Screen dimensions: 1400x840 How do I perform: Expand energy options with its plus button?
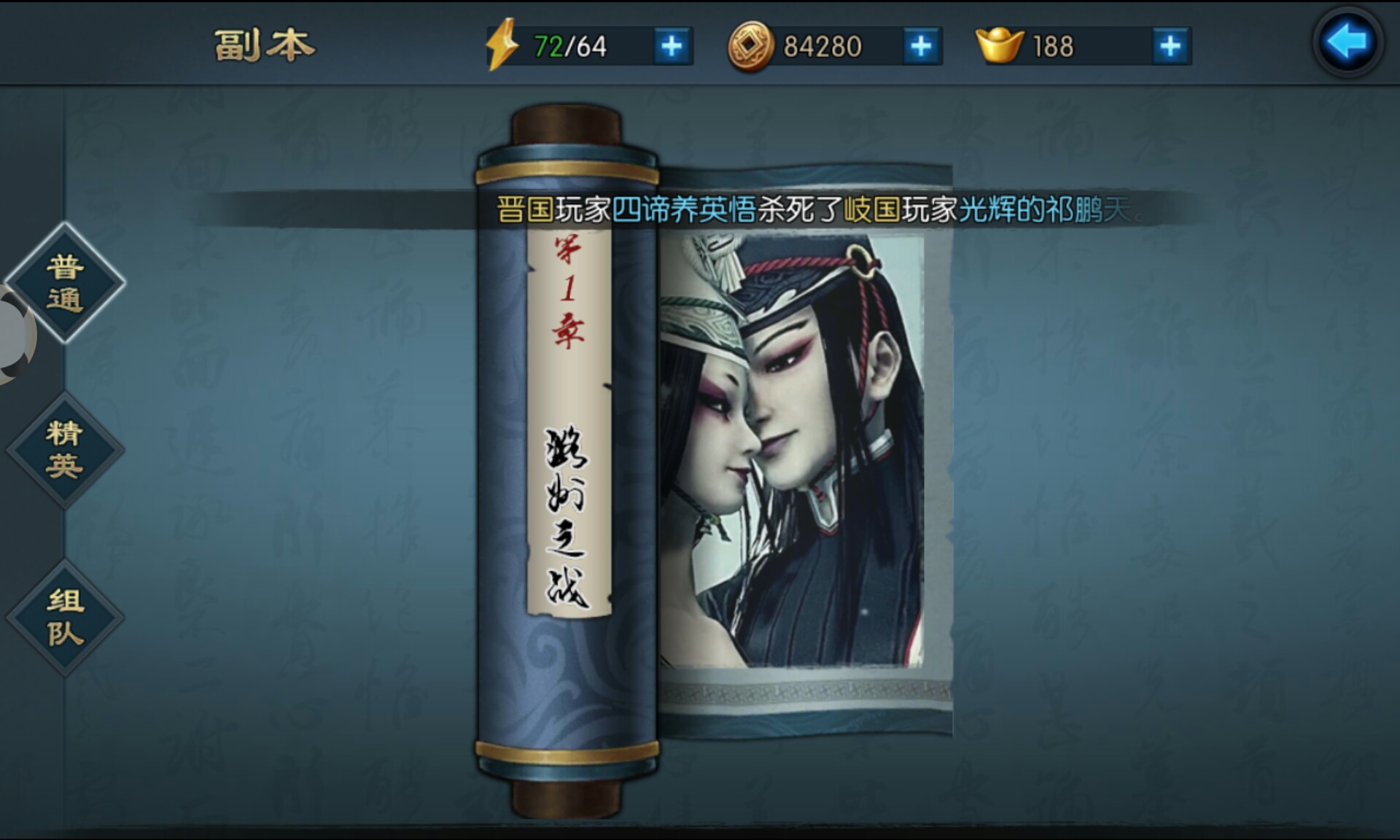click(672, 44)
